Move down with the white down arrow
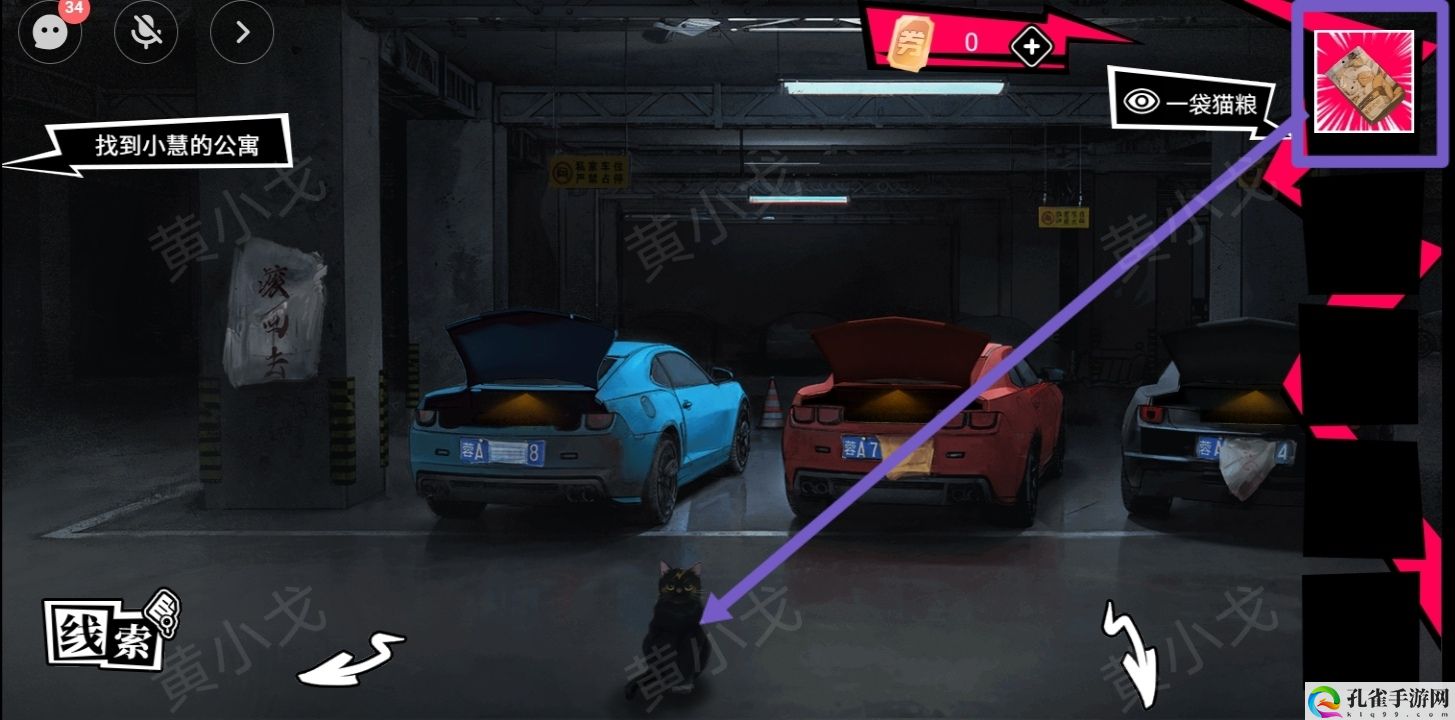 (1134, 654)
